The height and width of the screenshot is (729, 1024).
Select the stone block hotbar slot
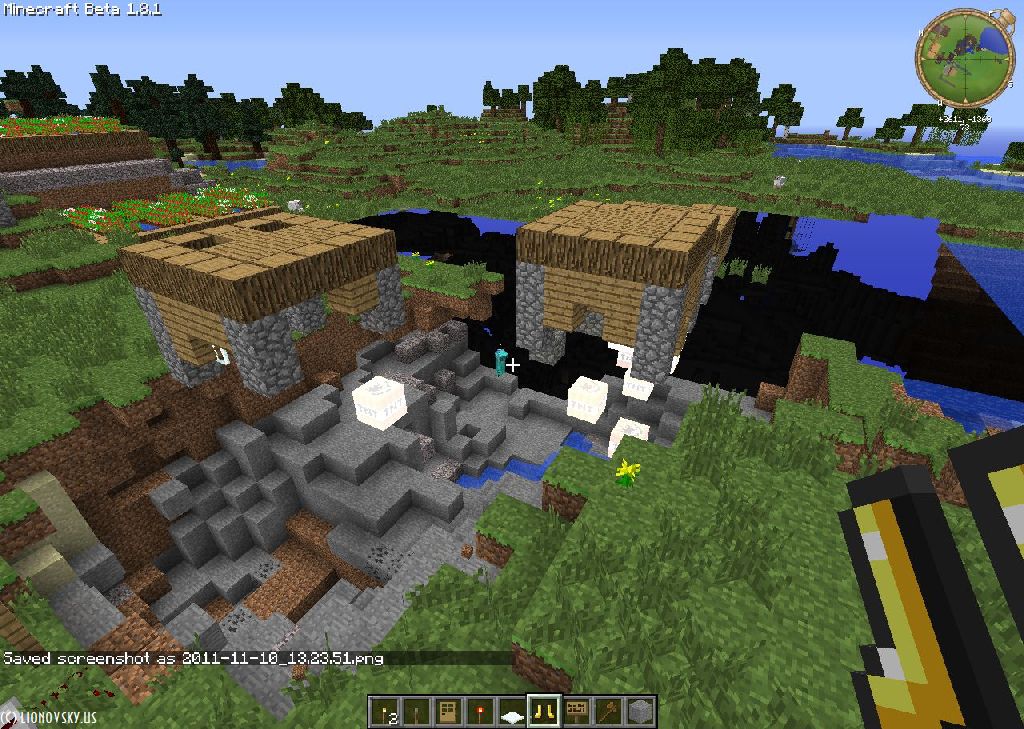[x=640, y=711]
